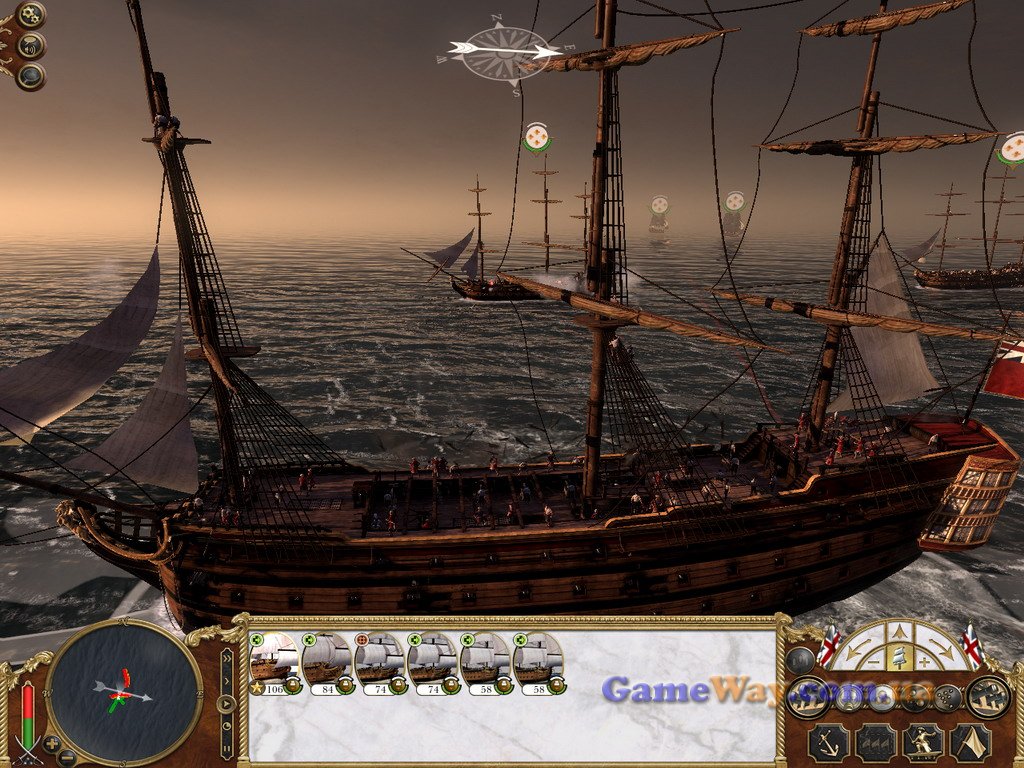
Task: Select the 84-gun ship card
Action: pyautogui.click(x=326, y=661)
